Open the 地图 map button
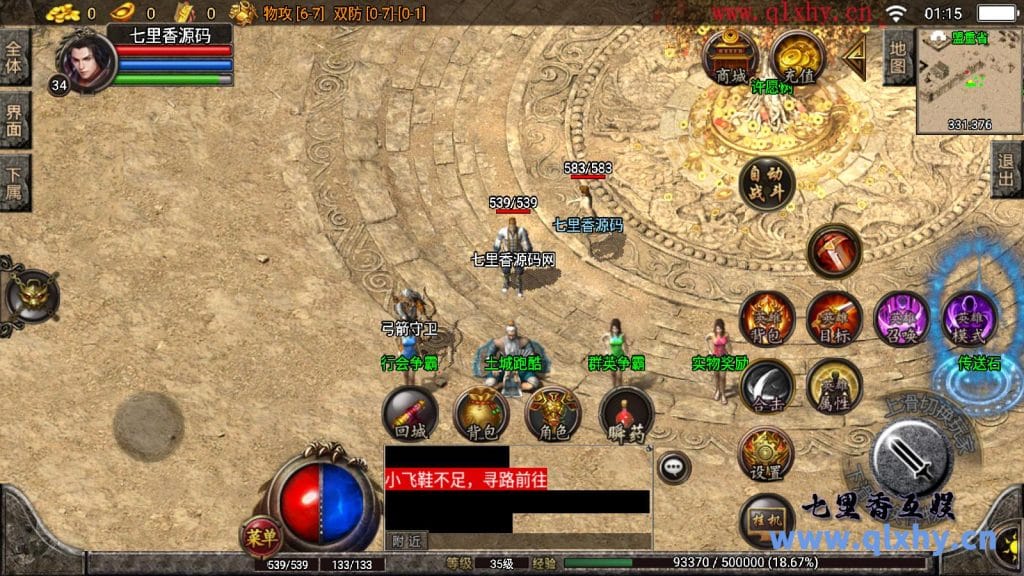1024x576 pixels. tap(899, 56)
